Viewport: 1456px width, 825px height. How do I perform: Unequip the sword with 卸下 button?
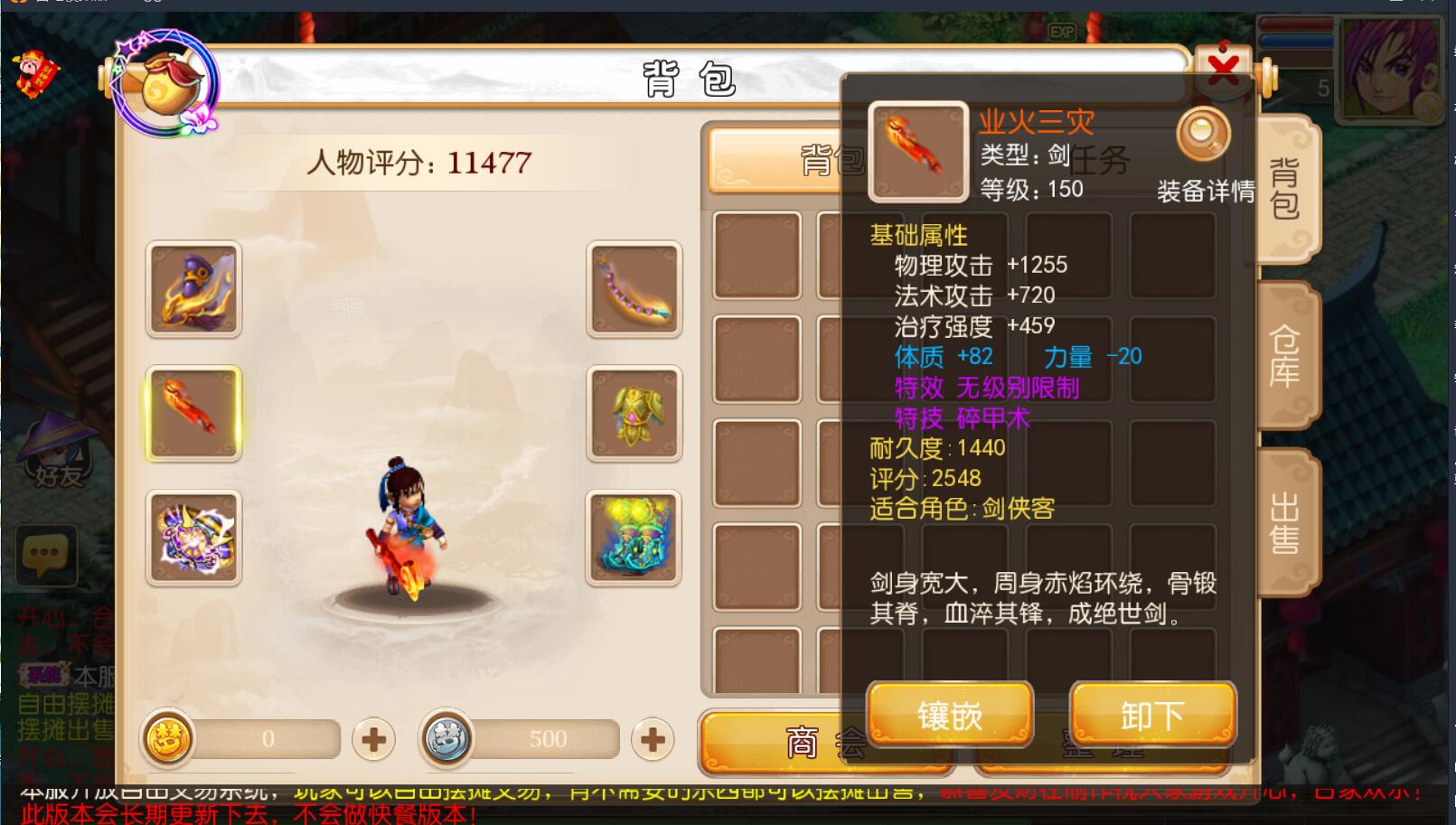click(1152, 715)
